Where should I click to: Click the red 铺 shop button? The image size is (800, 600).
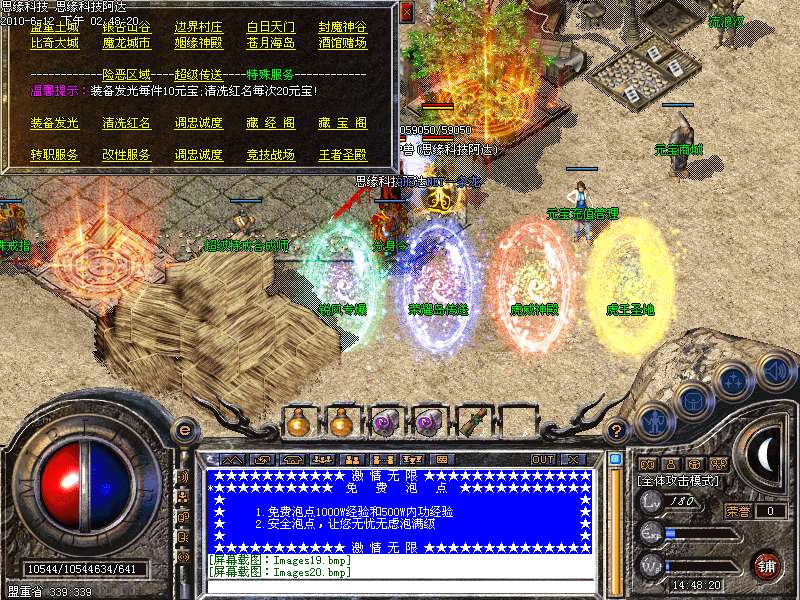pos(767,565)
